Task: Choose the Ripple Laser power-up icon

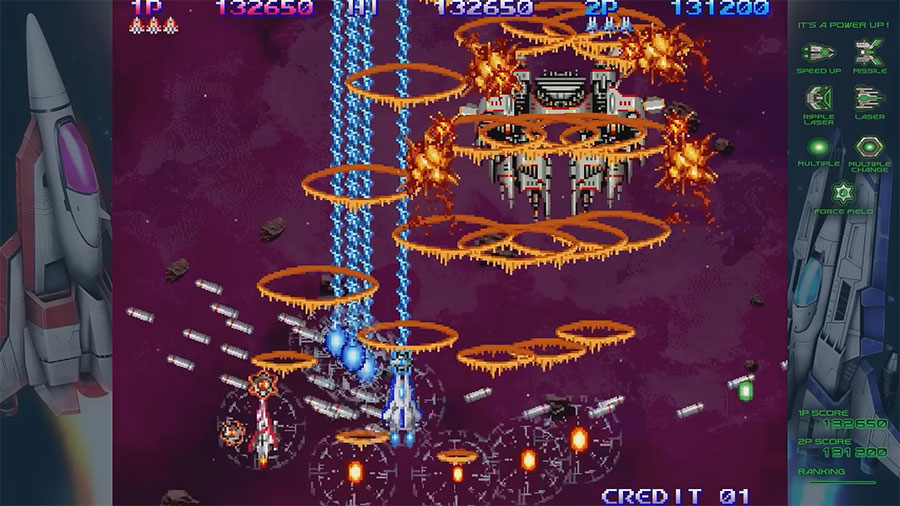Action: [819, 98]
